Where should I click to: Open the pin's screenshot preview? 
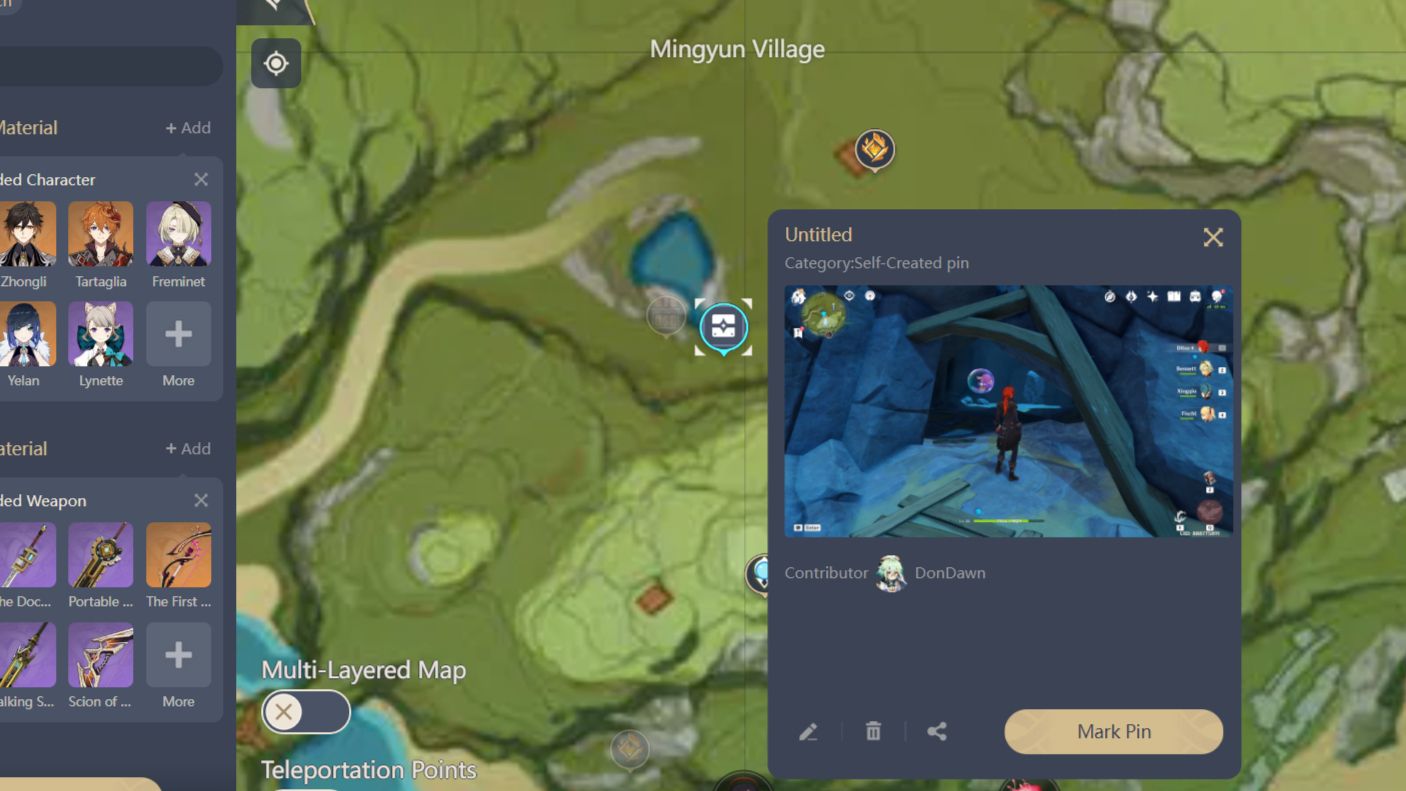click(1007, 411)
